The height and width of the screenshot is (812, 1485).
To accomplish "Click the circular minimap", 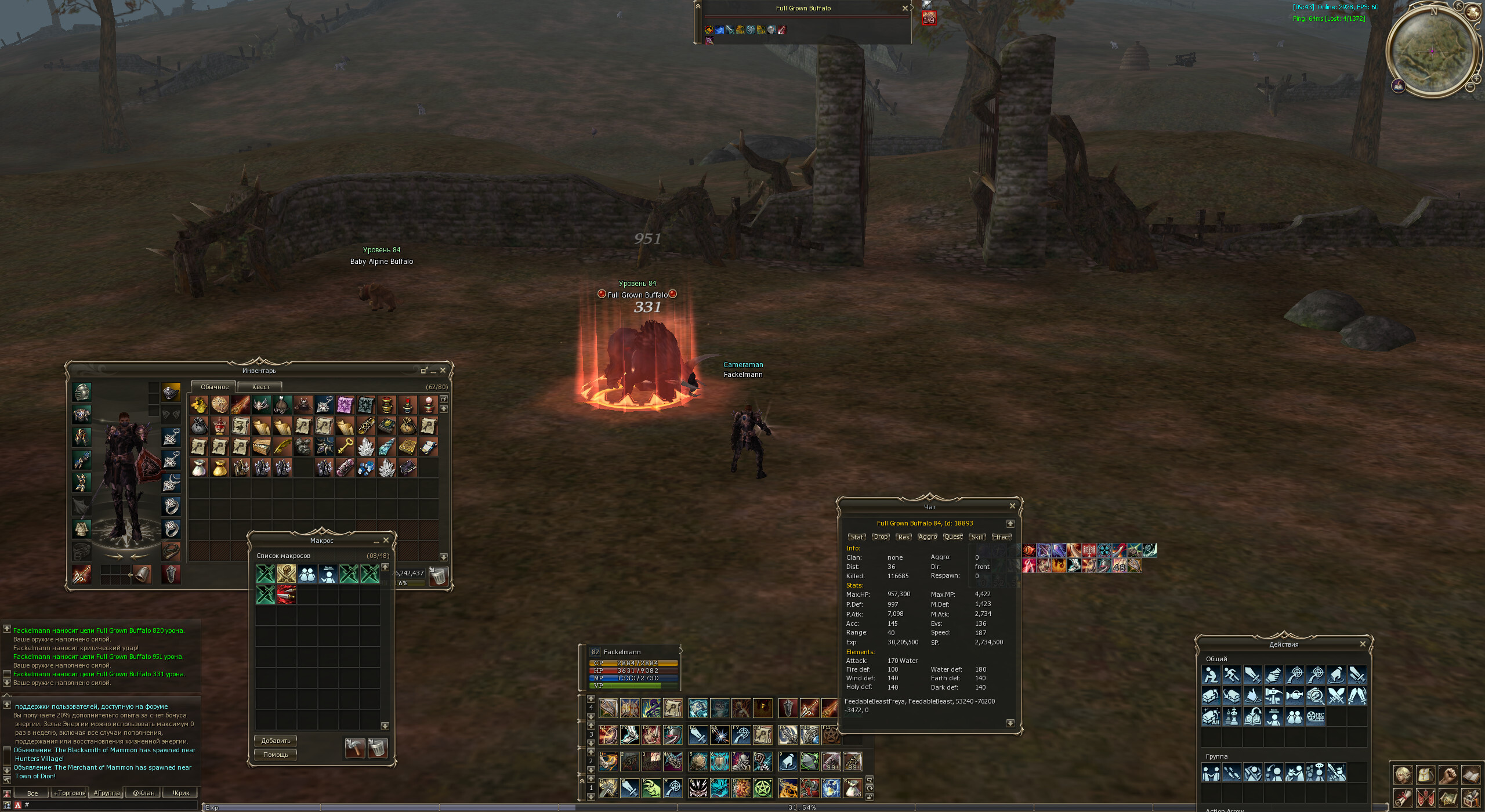I will (1432, 51).
